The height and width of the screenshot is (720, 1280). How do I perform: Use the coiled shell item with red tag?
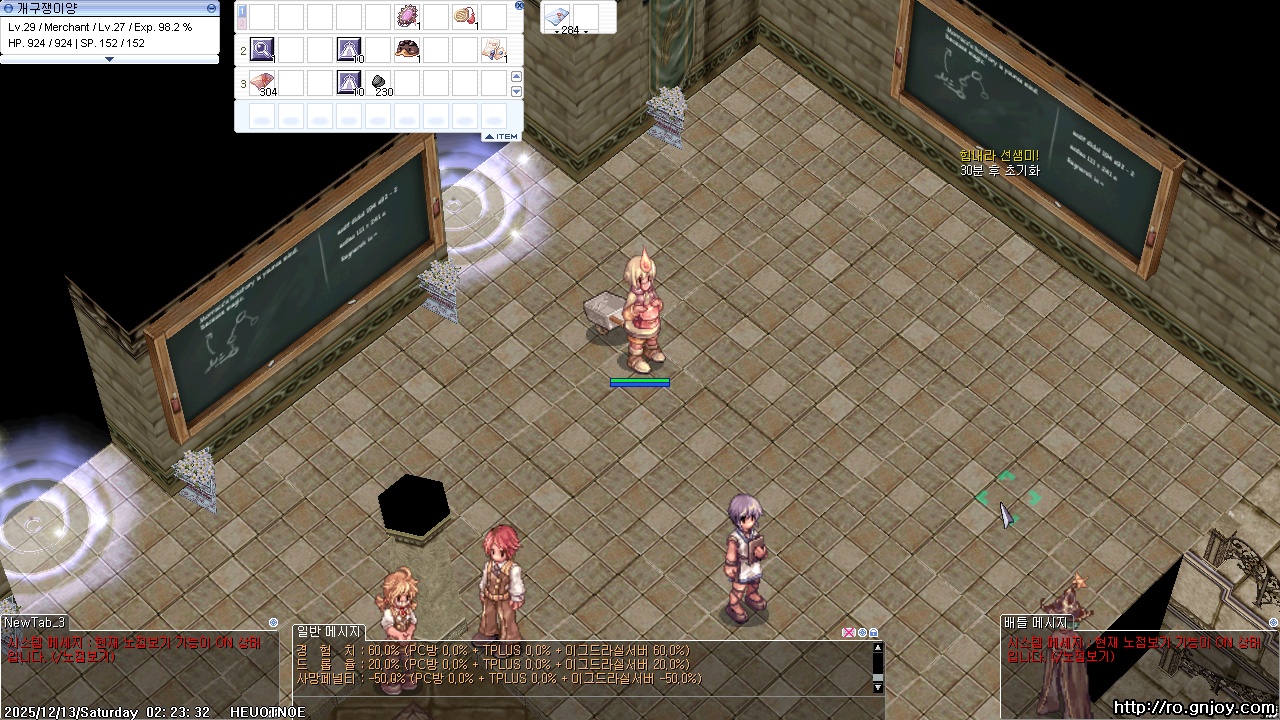click(465, 16)
